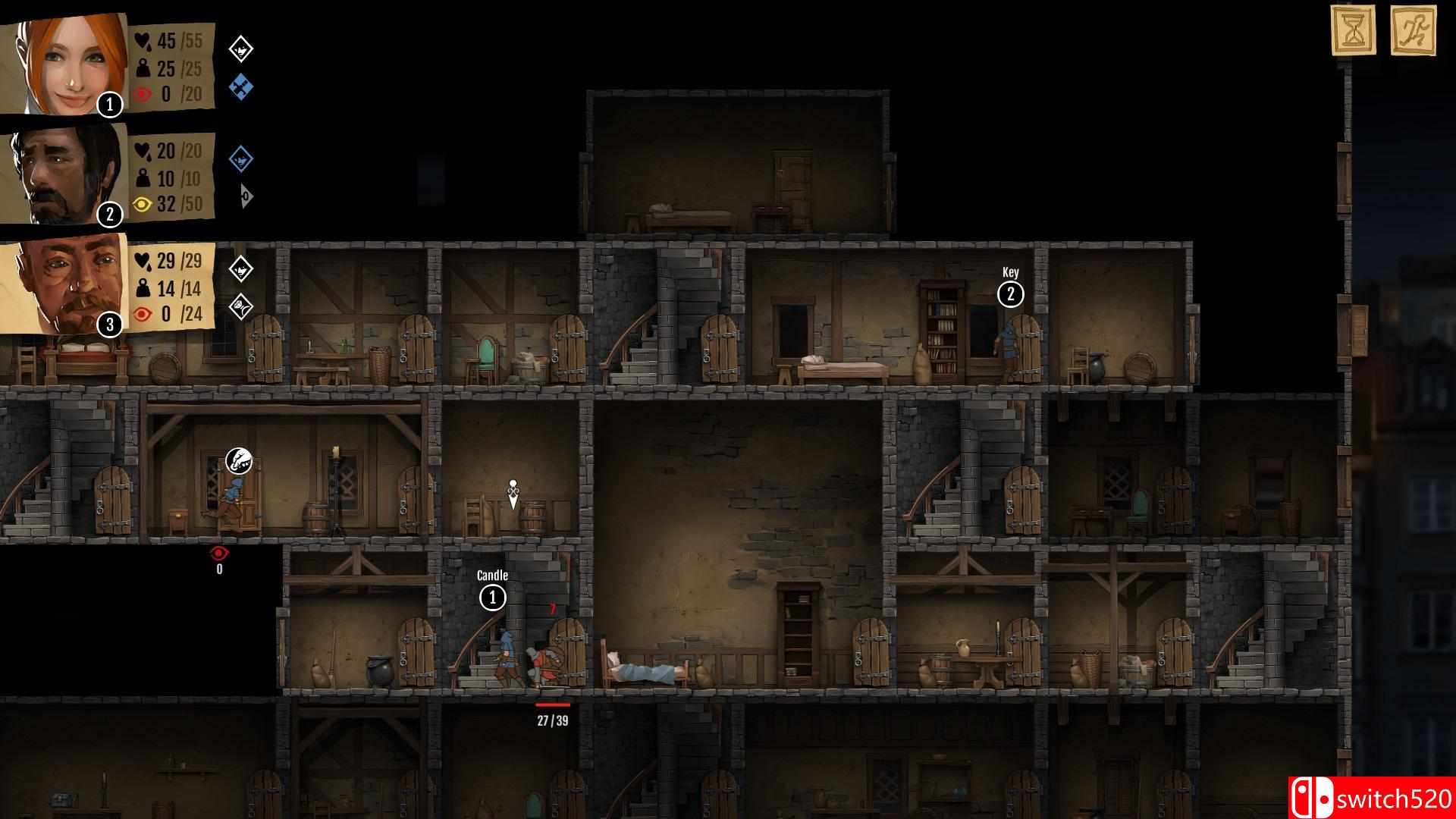This screenshot has height=819, width=1456.
Task: Toggle the red detection eye in the dark room
Action: (x=218, y=553)
